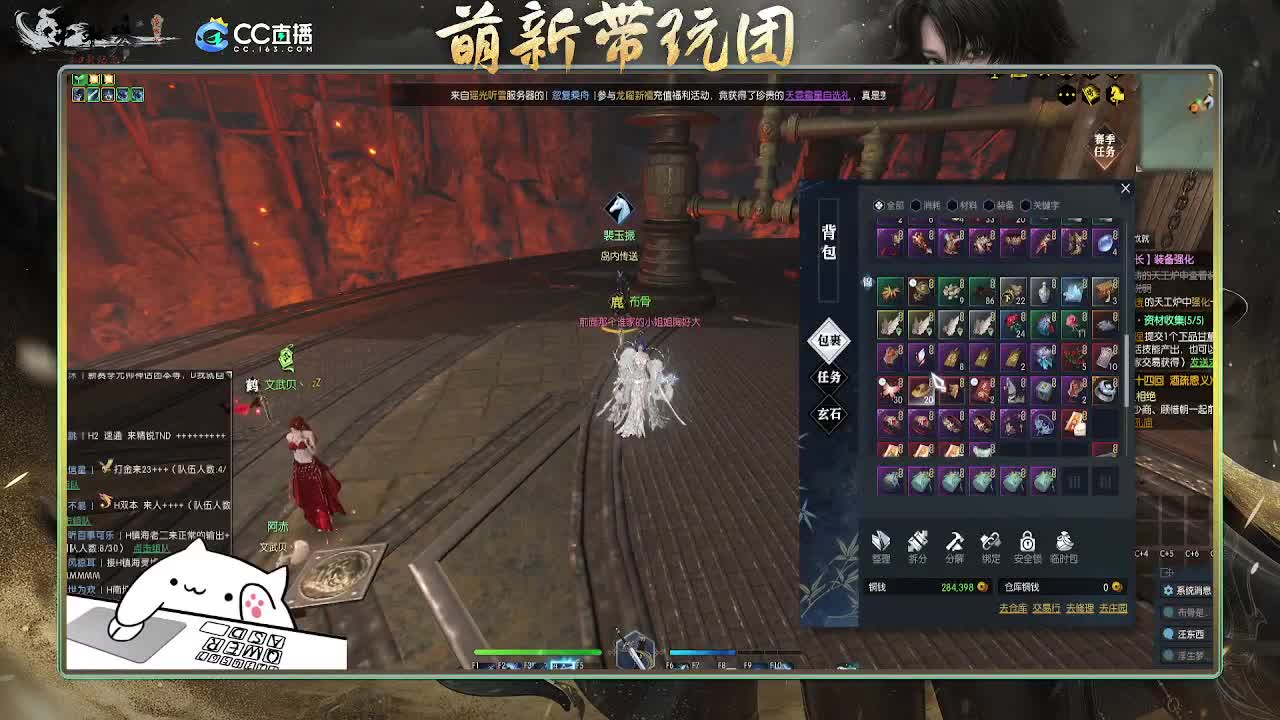Enable the 材料 (materials) filter
1280x720 pixels.
tap(952, 204)
